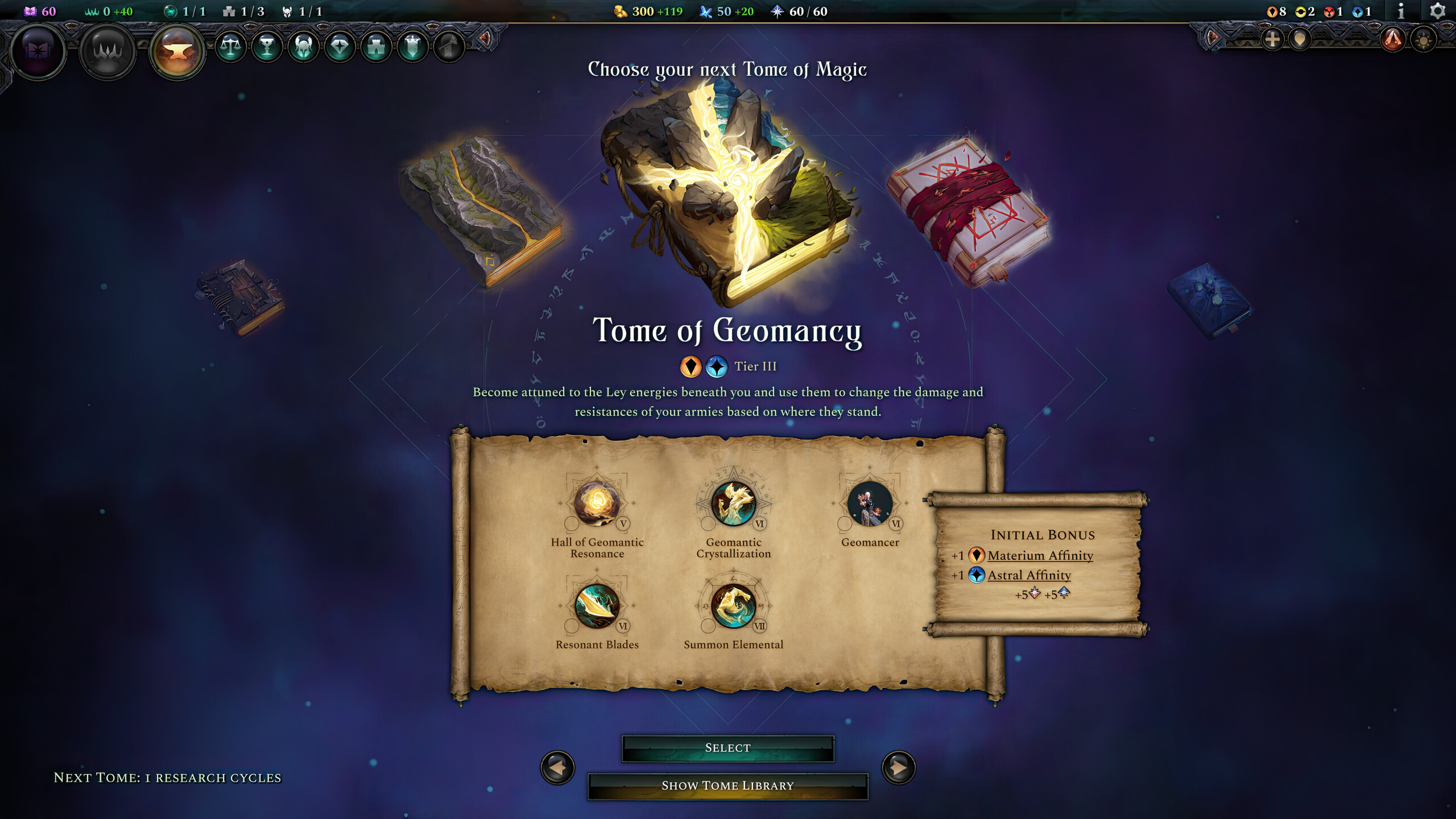
Task: Click the red-wrapped tome to preview it
Action: point(967,210)
